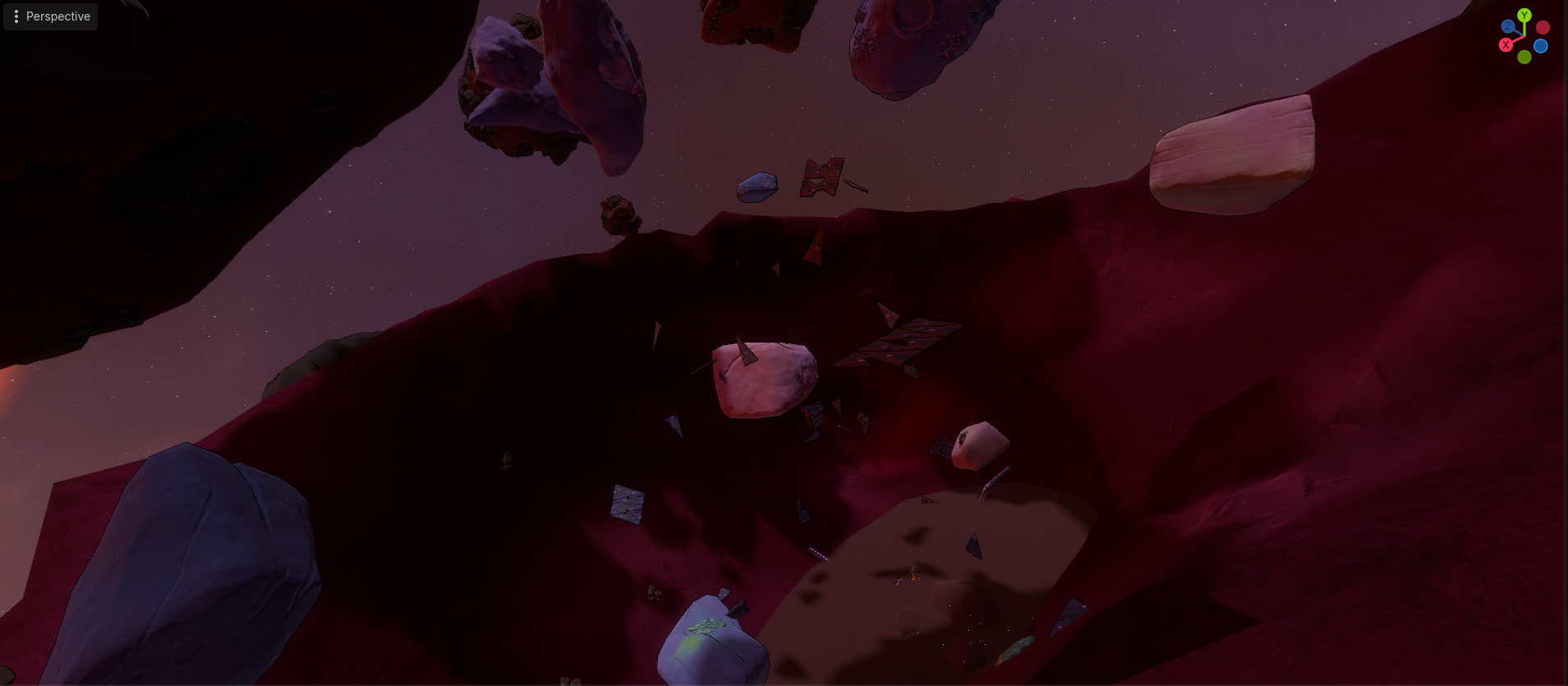1568x686 pixels.
Task: Click the red X axis gizmo handle
Action: pyautogui.click(x=1506, y=45)
